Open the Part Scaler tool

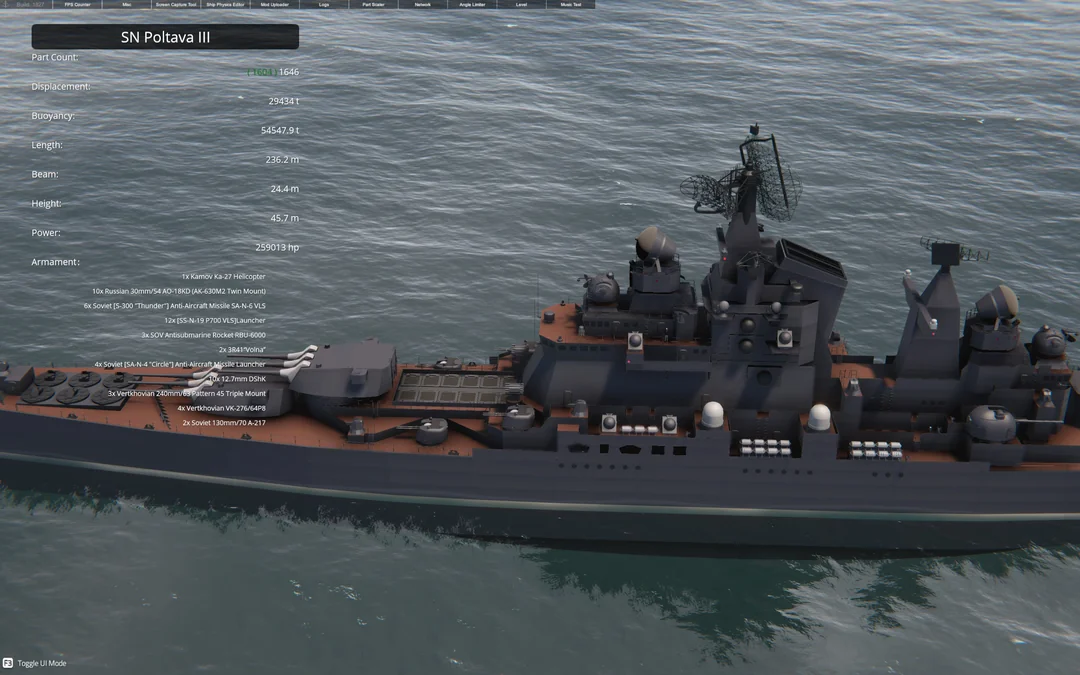(x=373, y=4)
